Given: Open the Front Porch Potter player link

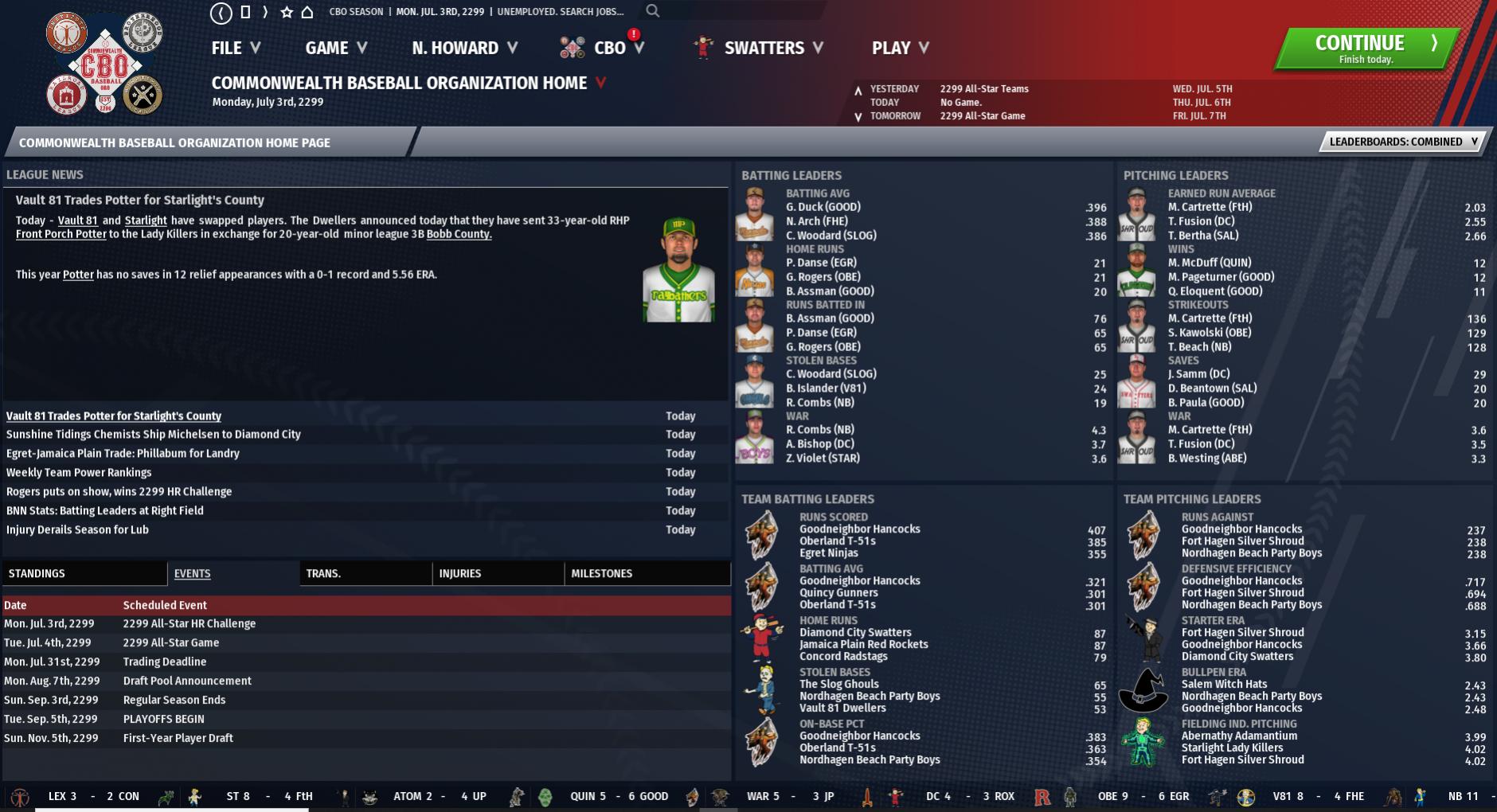Looking at the screenshot, I should [61, 234].
